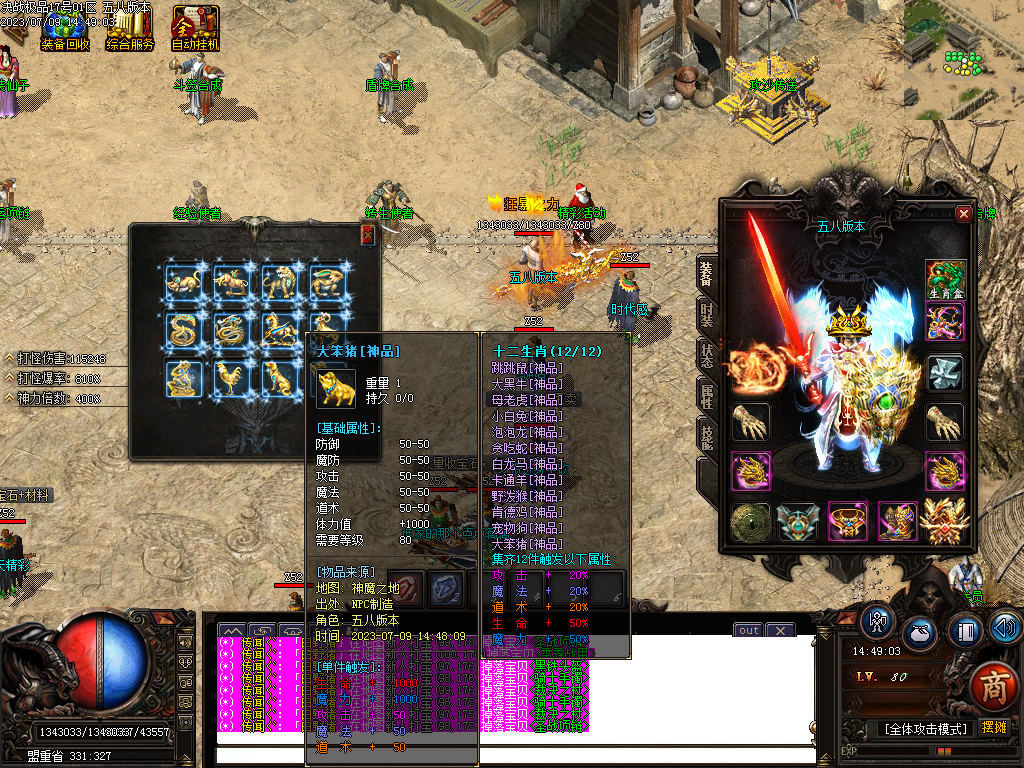Select the golden snake zodiac slot
1024x768 pixels.
coord(184,331)
